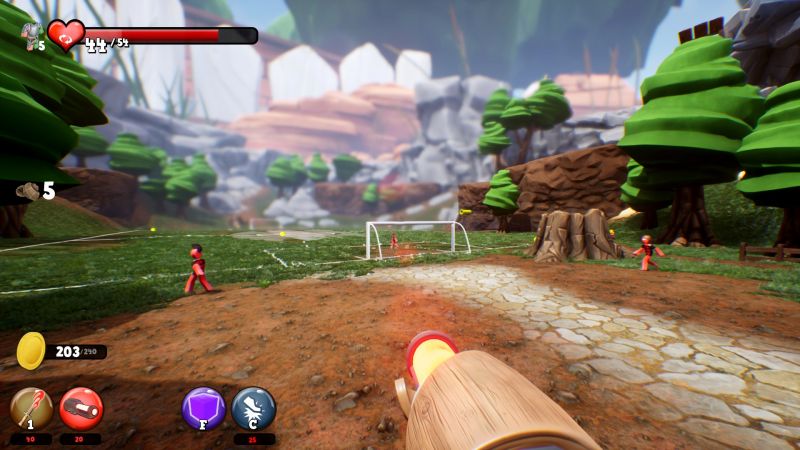Trigger the blue ground stomp ability
800x450 pixels.
click(253, 408)
